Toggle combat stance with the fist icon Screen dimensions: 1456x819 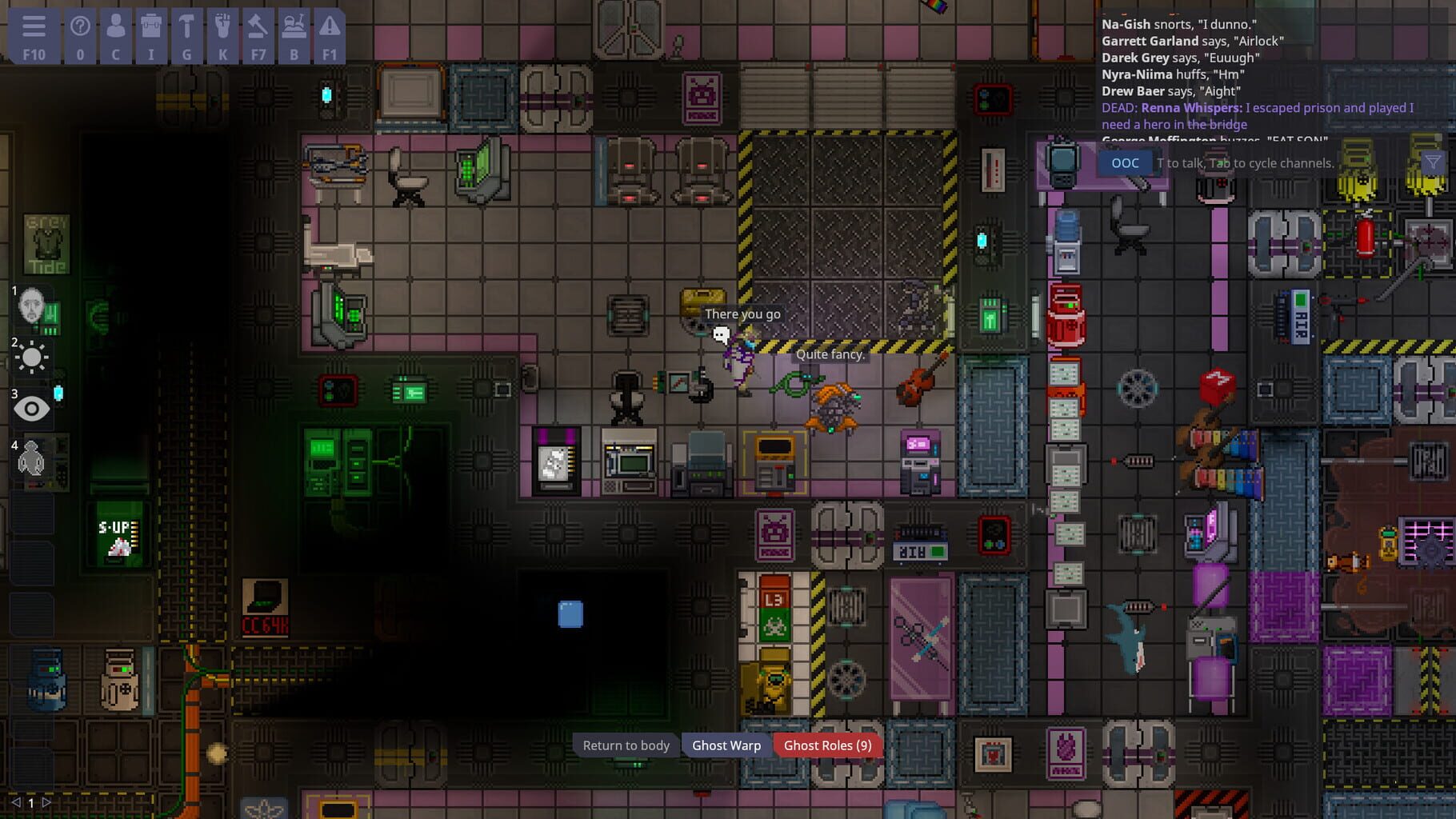coord(222,33)
